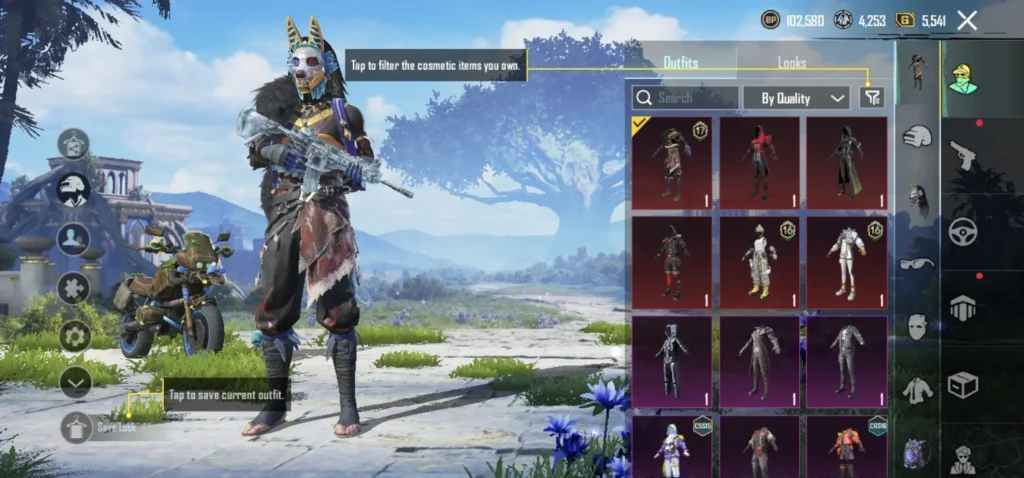Toggle the owned-items filter funnel button
The image size is (1024, 478).
(x=872, y=97)
